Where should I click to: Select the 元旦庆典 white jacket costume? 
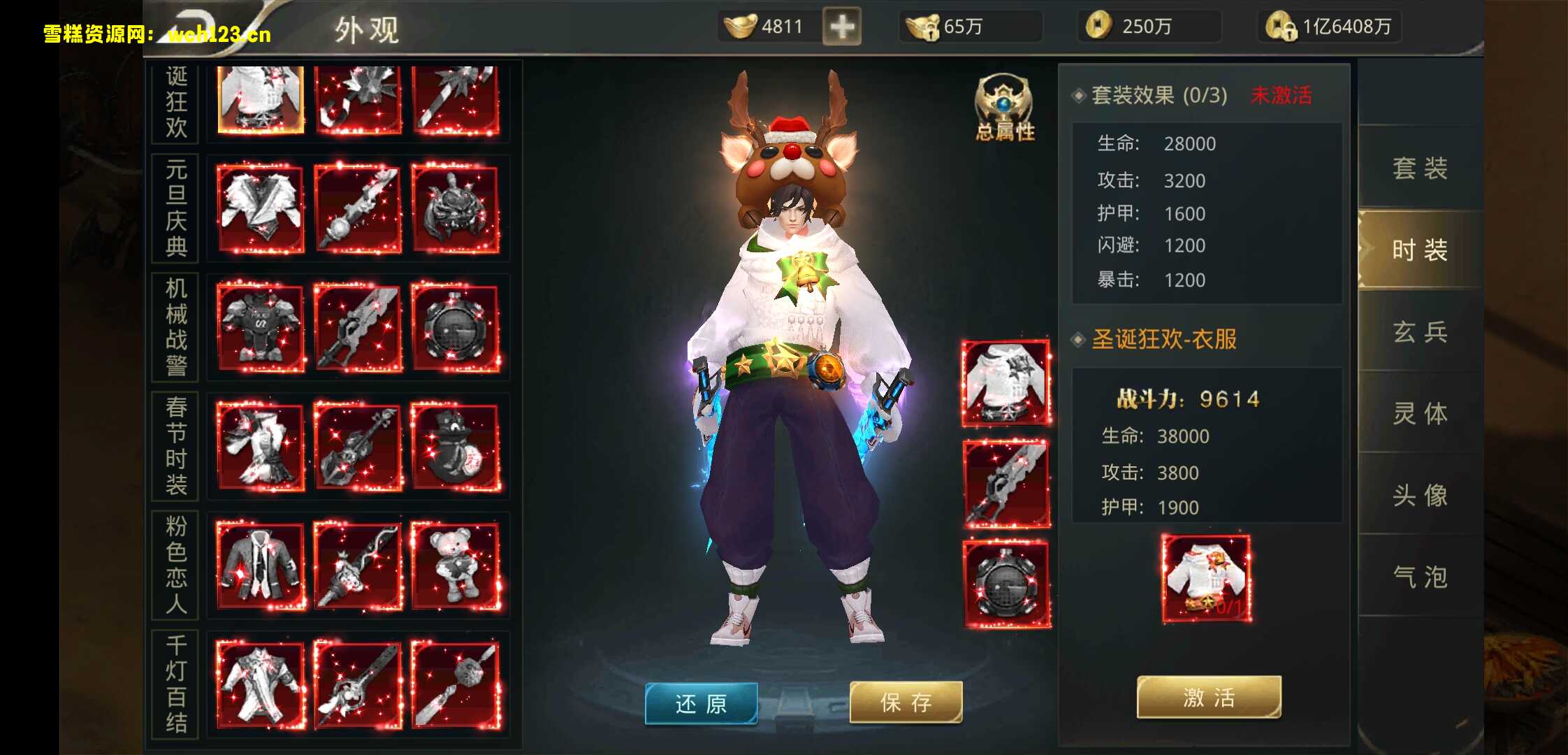[x=261, y=209]
